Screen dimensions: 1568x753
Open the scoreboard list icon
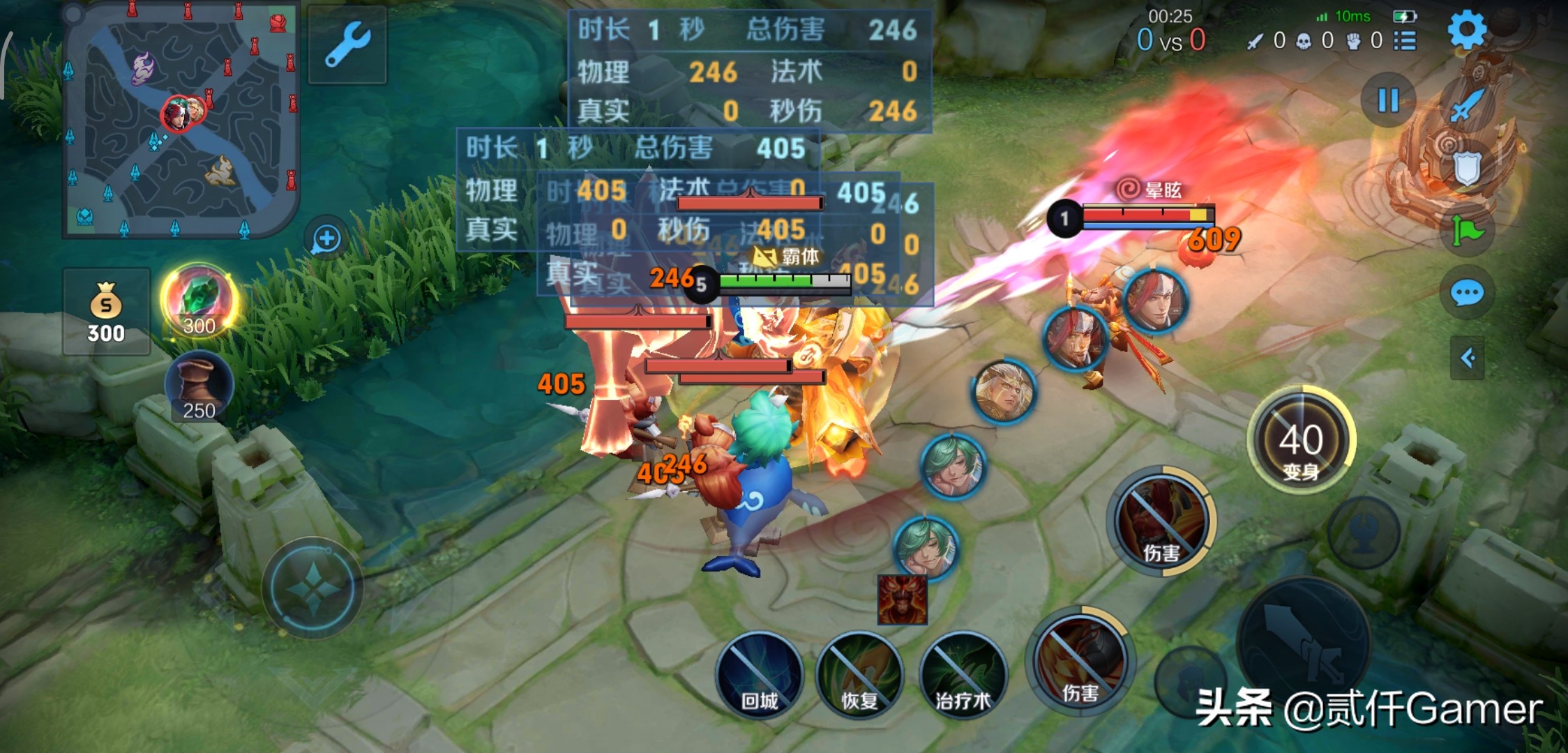[x=1405, y=40]
